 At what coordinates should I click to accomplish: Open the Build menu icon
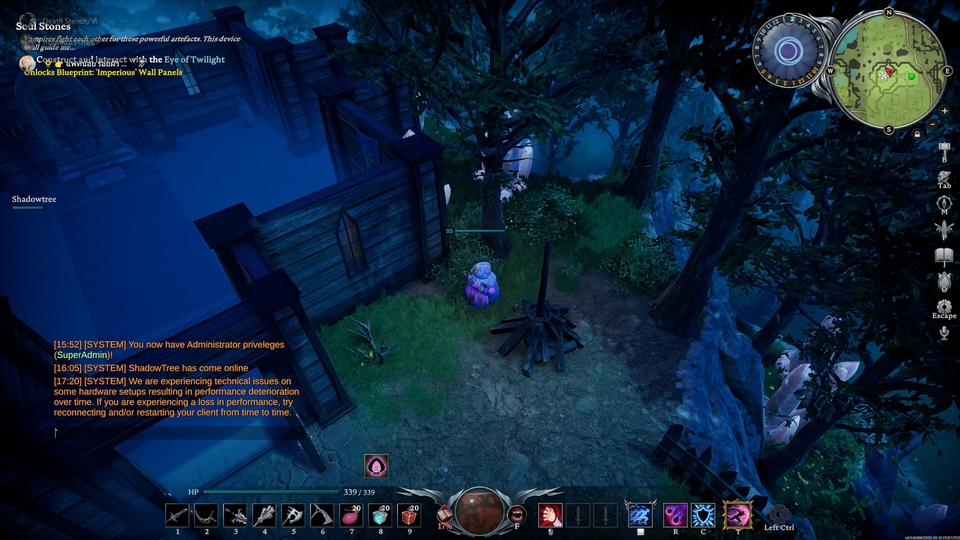(x=944, y=152)
